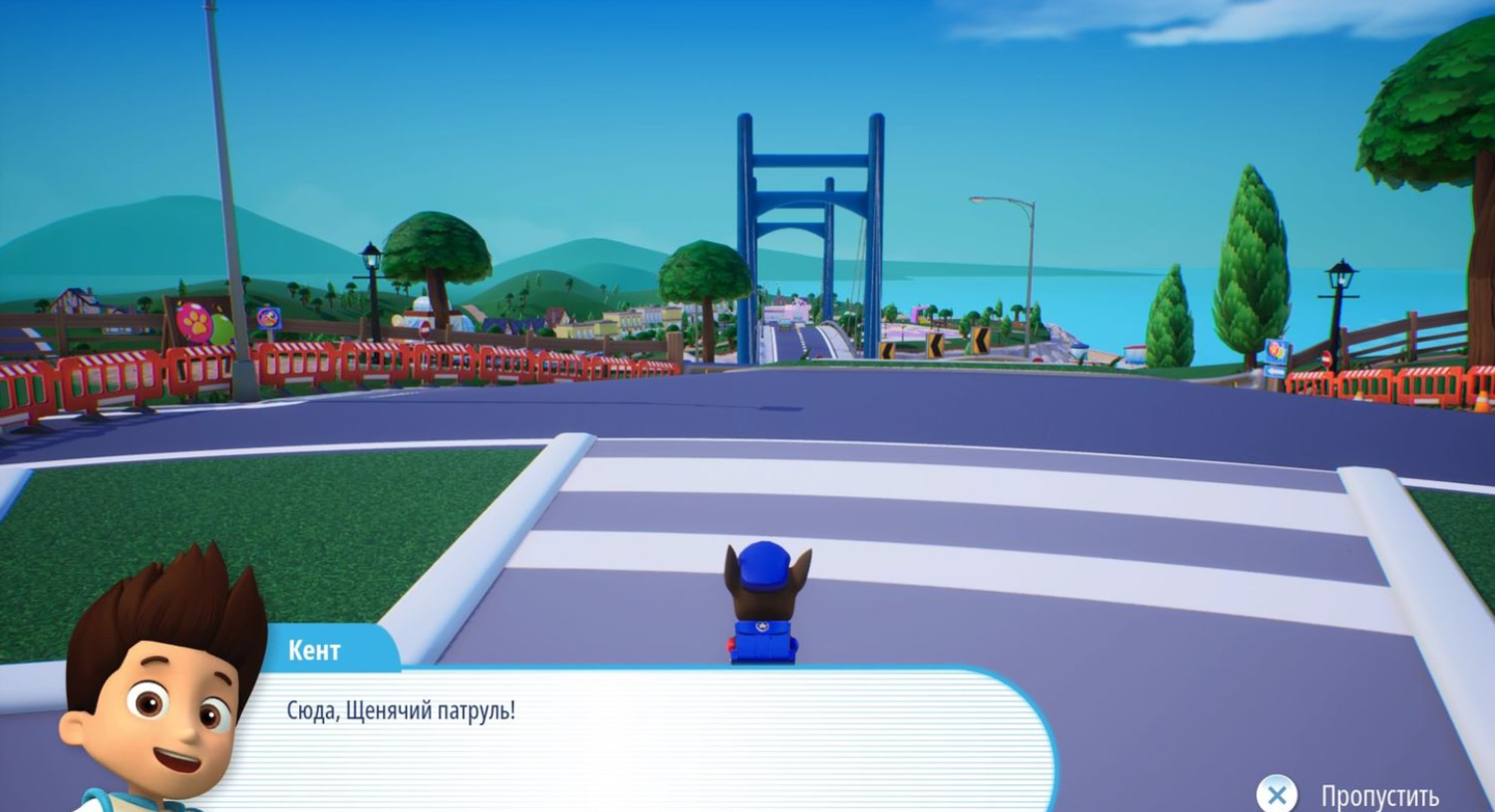This screenshot has height=812, width=1495.
Task: Skip the cutscene via the Пропустить label
Action: [1378, 795]
